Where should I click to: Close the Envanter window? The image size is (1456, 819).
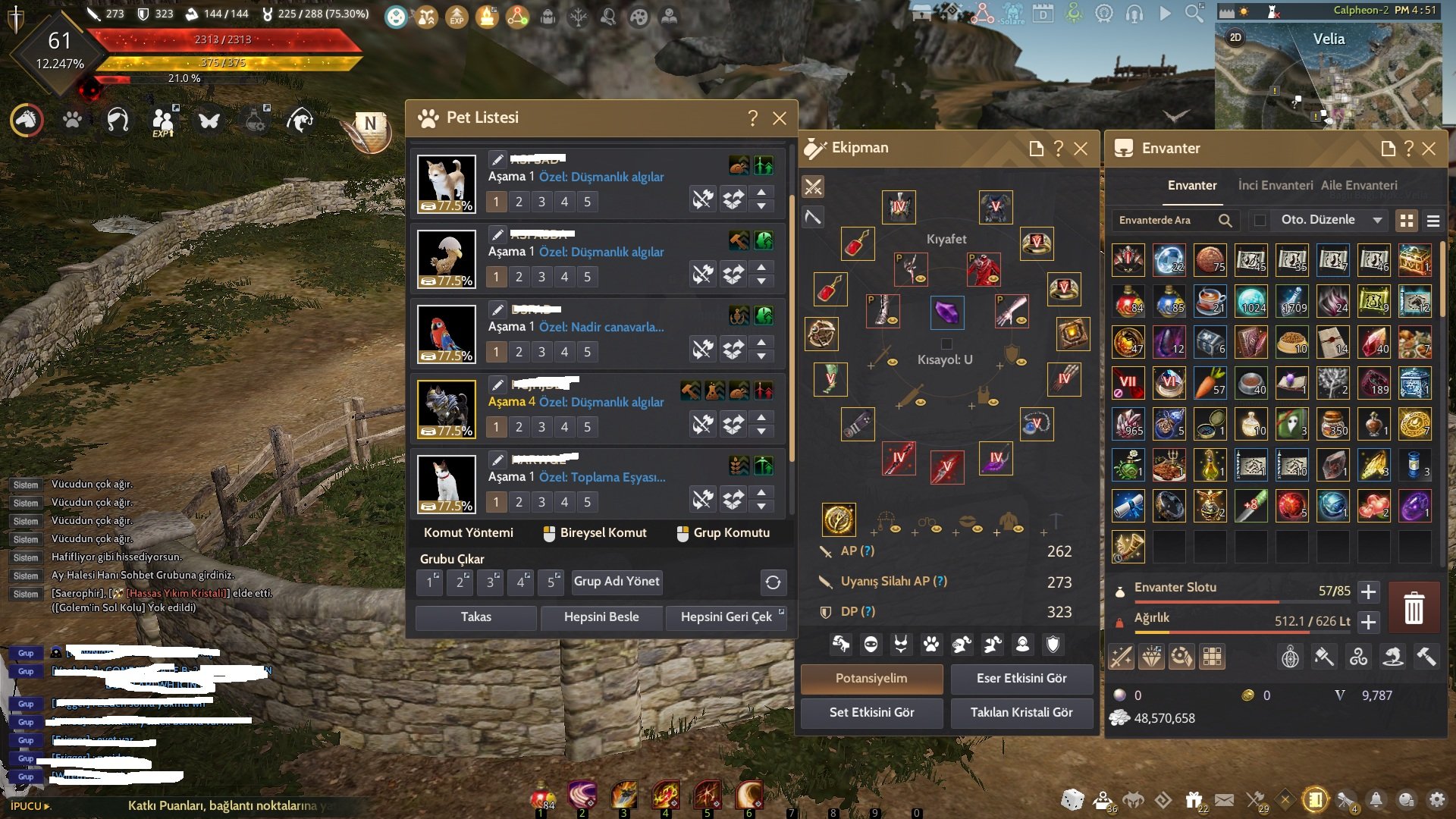(1429, 149)
